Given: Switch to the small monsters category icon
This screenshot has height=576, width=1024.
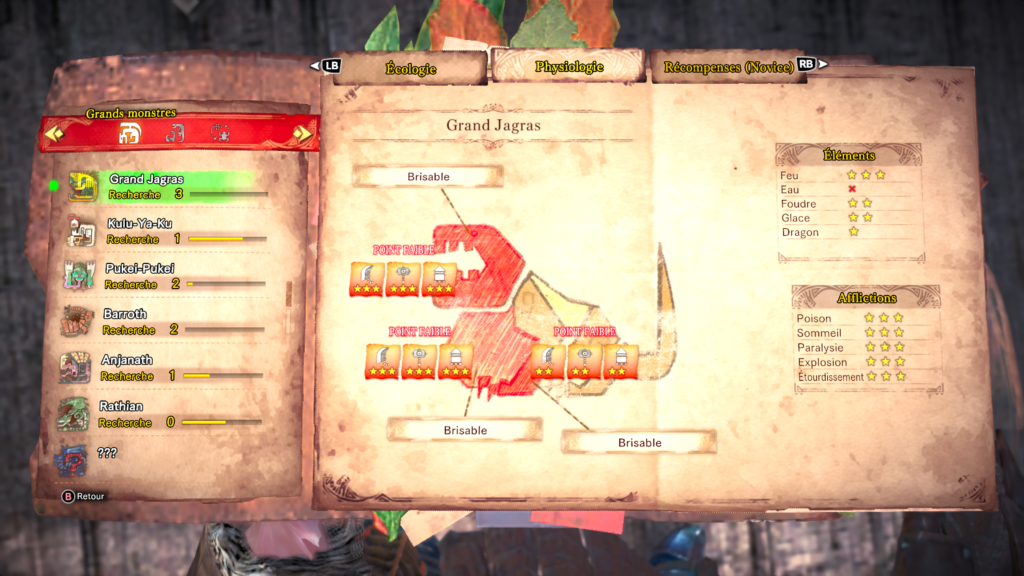Looking at the screenshot, I should (175, 133).
